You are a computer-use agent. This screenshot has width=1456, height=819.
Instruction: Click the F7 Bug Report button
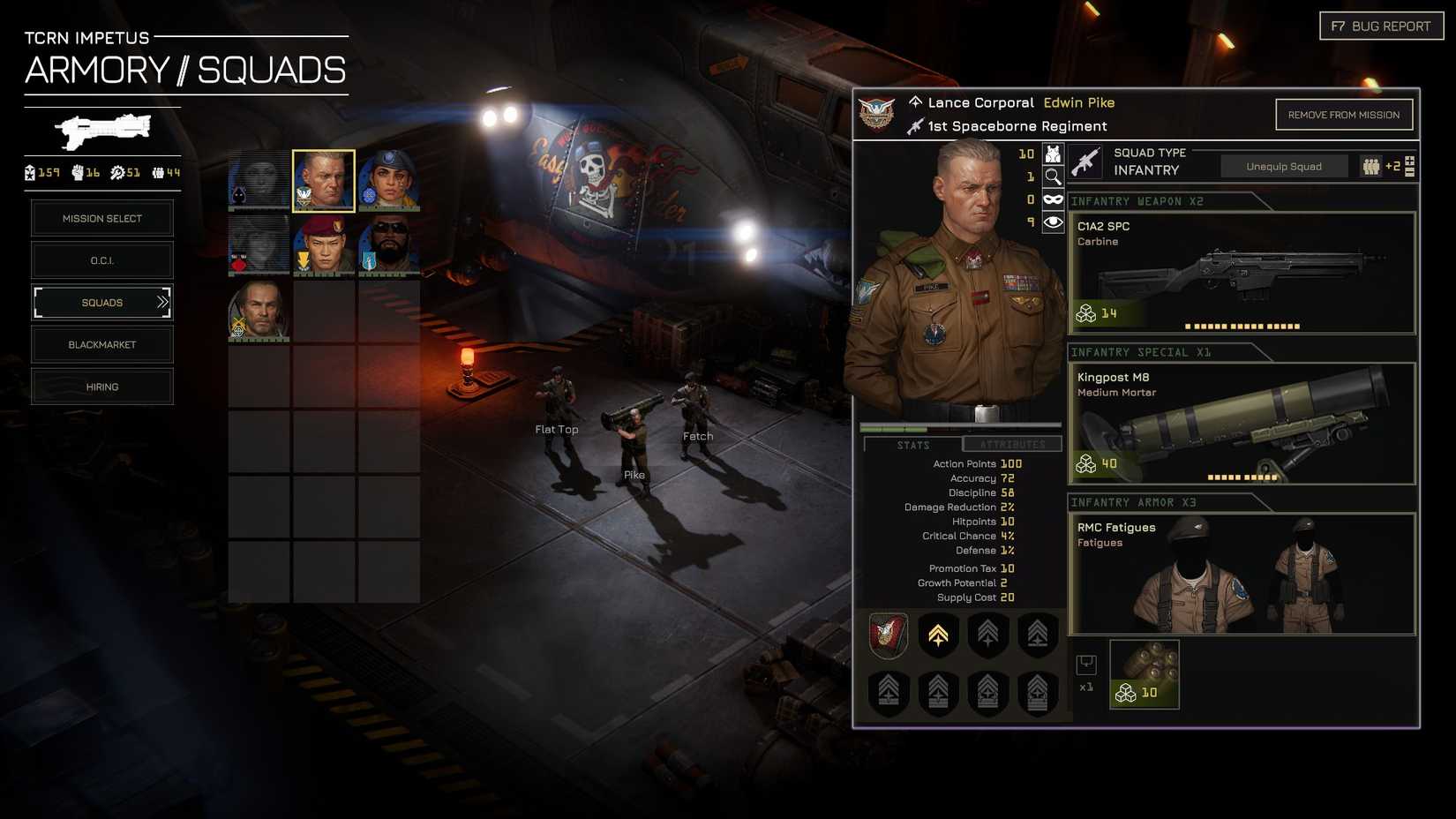tap(1381, 26)
